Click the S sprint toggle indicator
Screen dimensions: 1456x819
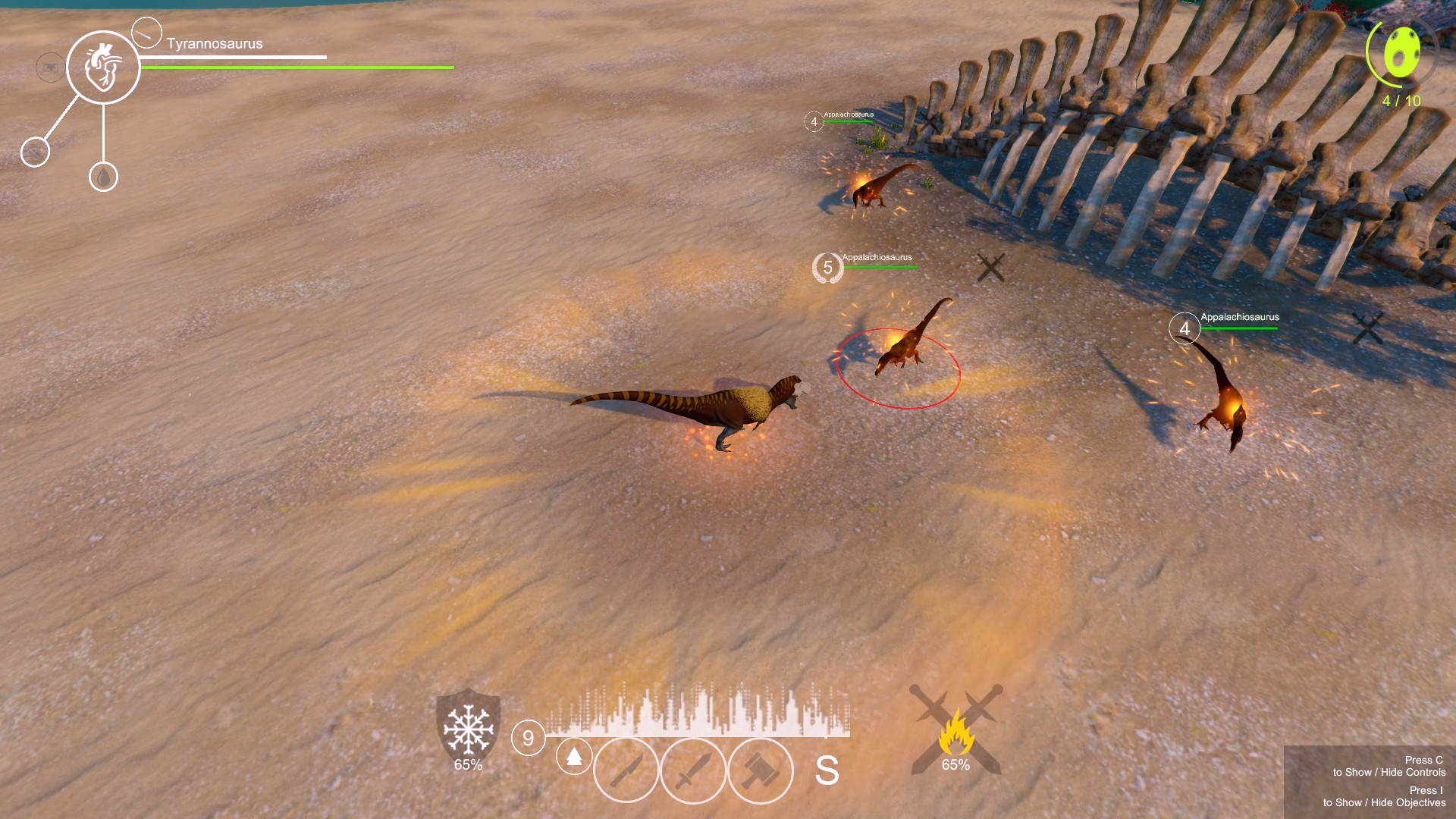pyautogui.click(x=830, y=770)
